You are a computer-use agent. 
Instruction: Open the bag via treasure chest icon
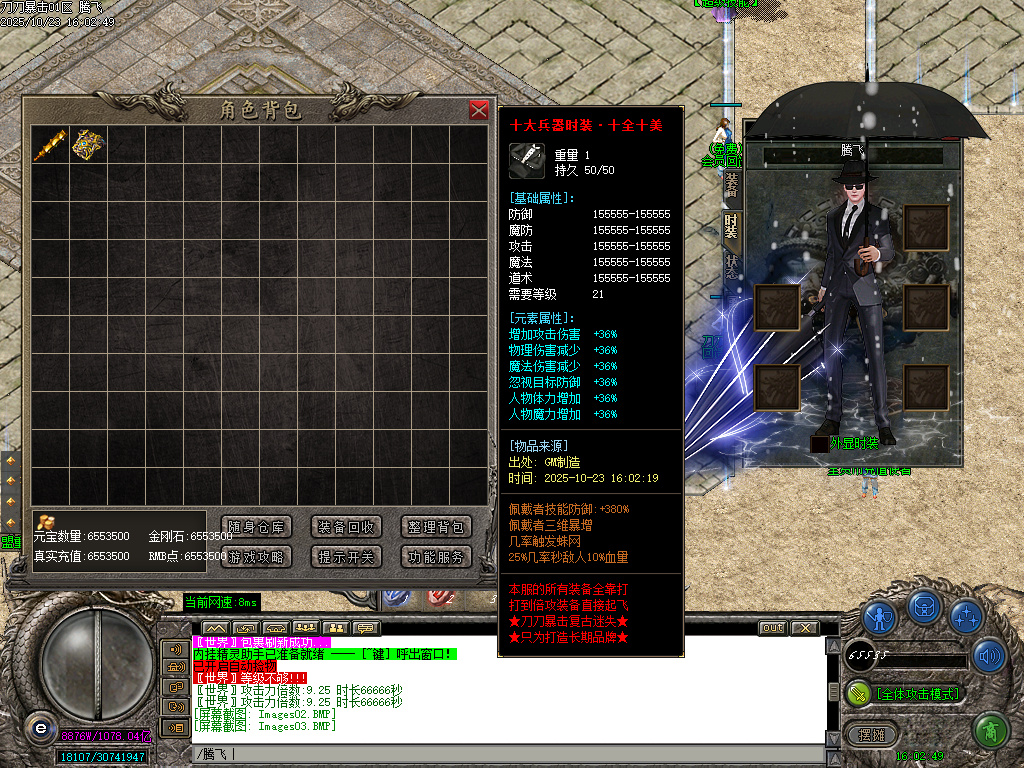point(923,607)
